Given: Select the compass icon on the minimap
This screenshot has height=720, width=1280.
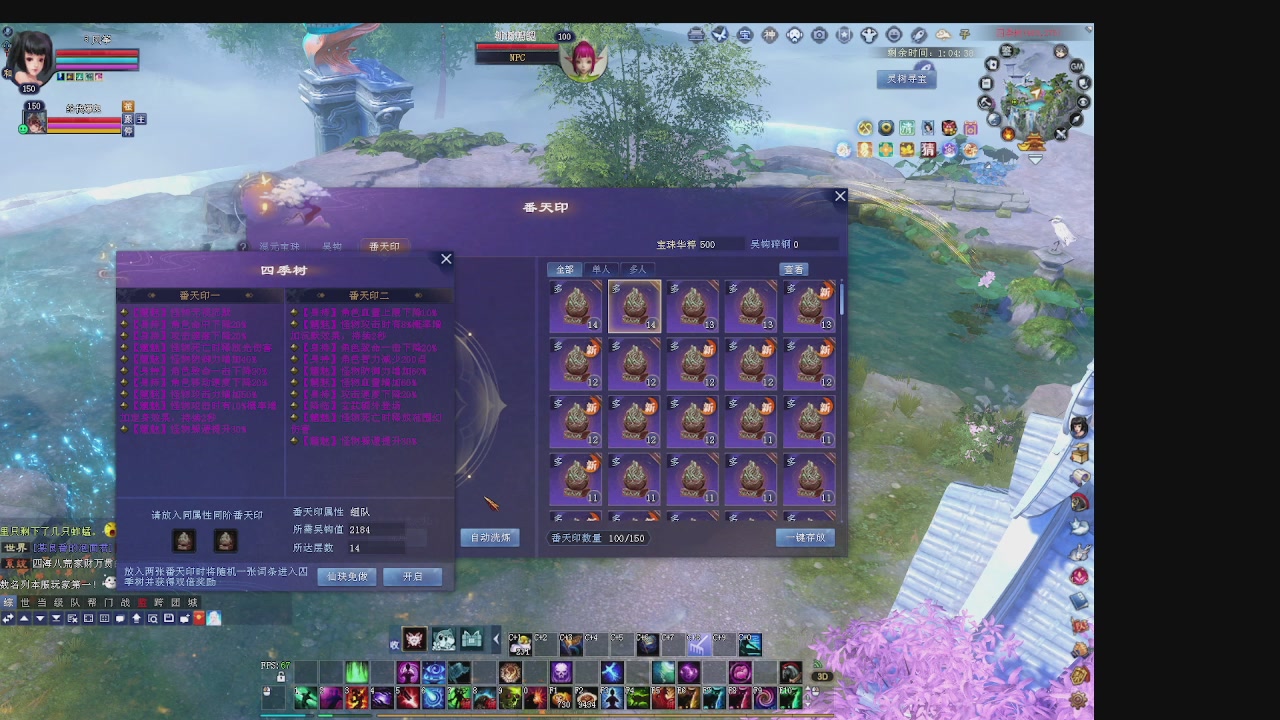Looking at the screenshot, I should point(1075,120).
